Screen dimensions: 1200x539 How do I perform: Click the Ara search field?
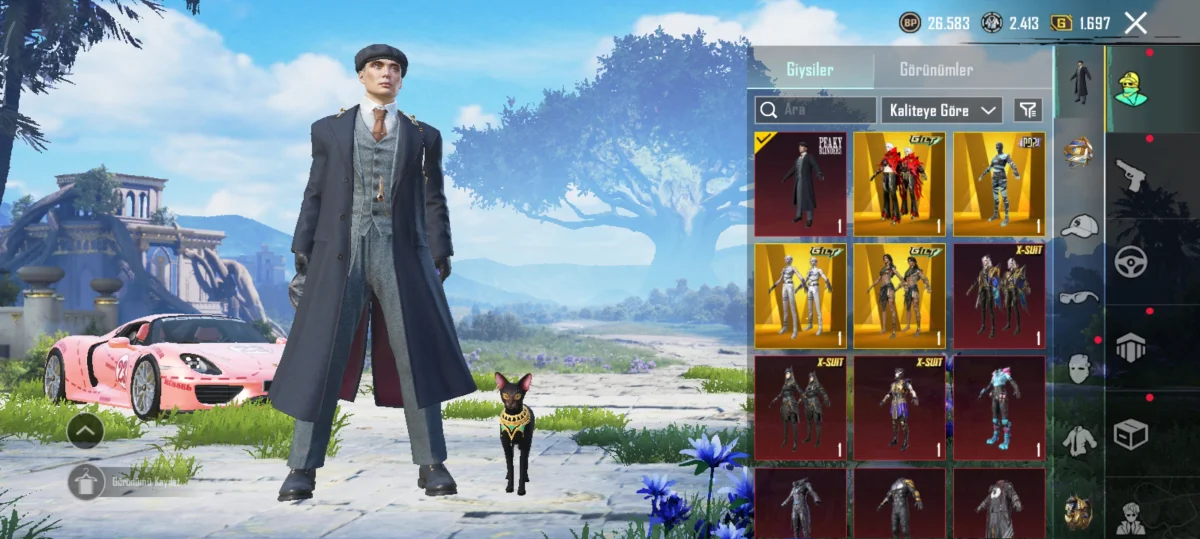(815, 110)
